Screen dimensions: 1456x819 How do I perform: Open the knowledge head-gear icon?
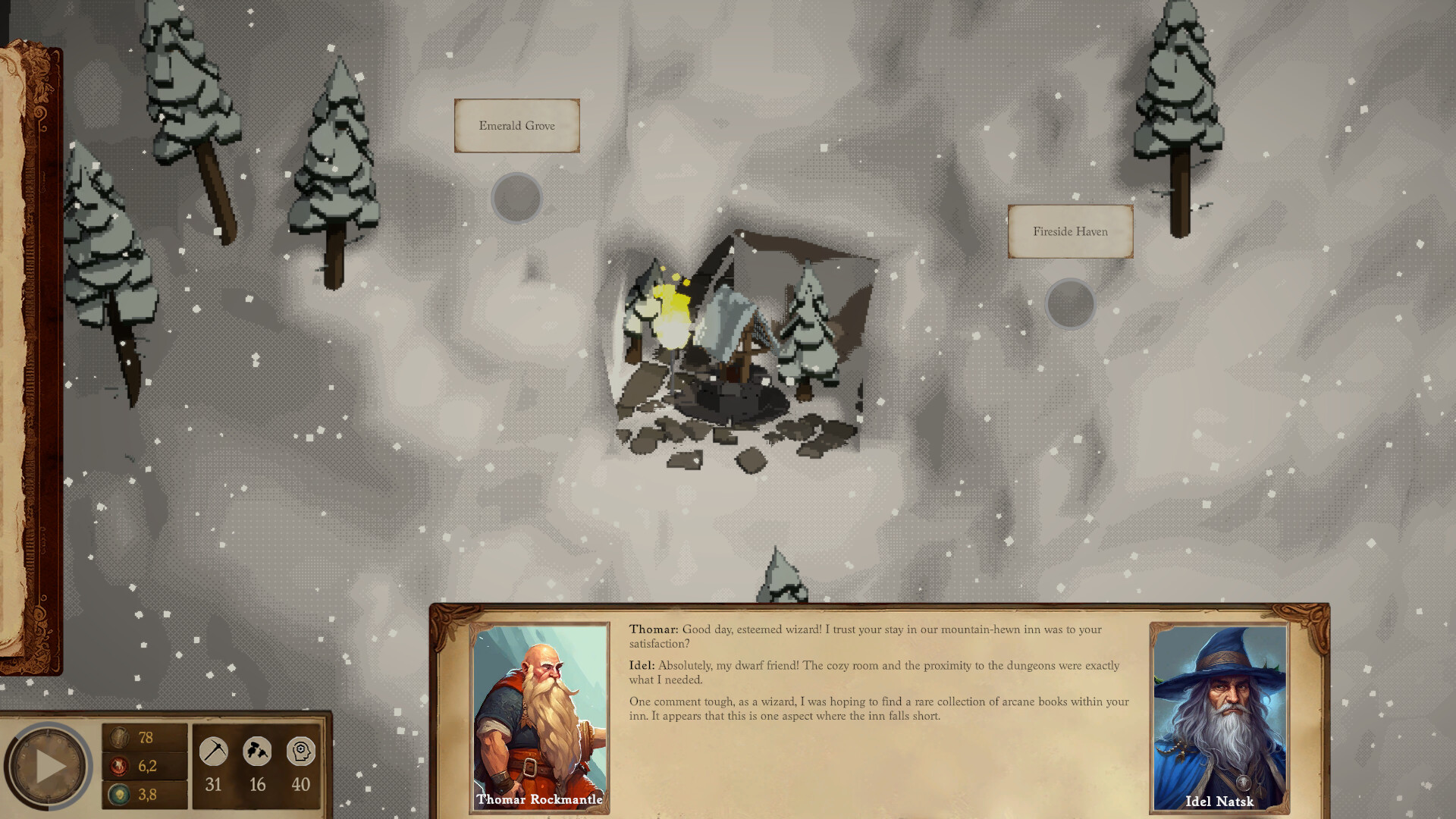point(302,752)
